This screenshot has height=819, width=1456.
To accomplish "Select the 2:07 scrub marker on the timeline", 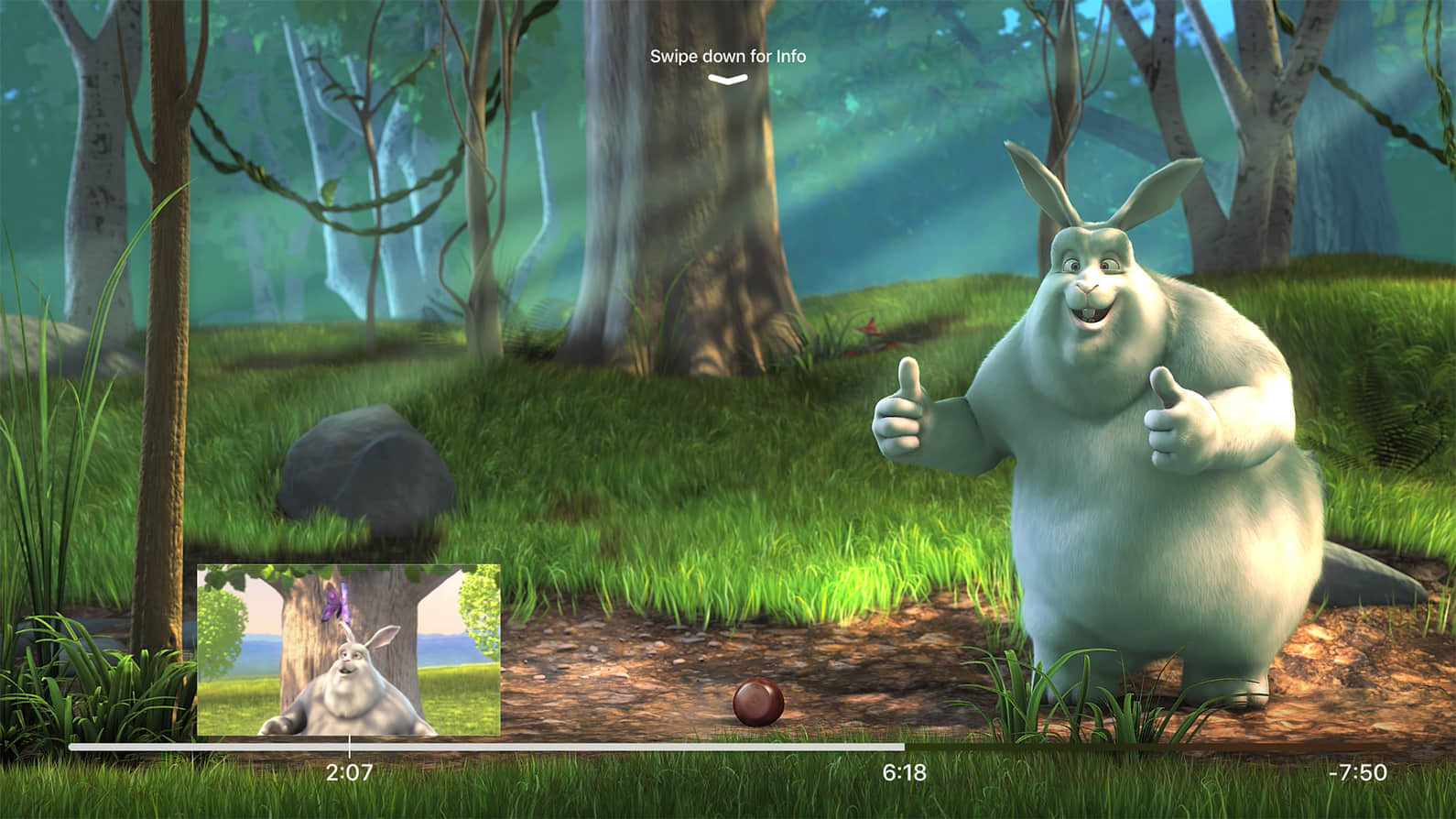I will click(x=349, y=748).
